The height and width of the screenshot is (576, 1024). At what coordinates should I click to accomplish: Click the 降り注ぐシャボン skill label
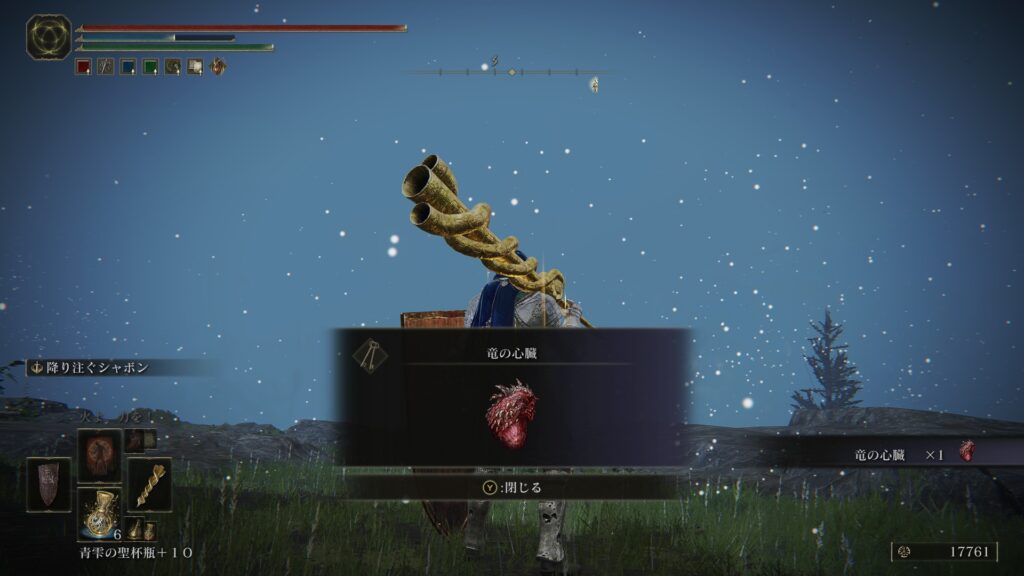coord(90,367)
